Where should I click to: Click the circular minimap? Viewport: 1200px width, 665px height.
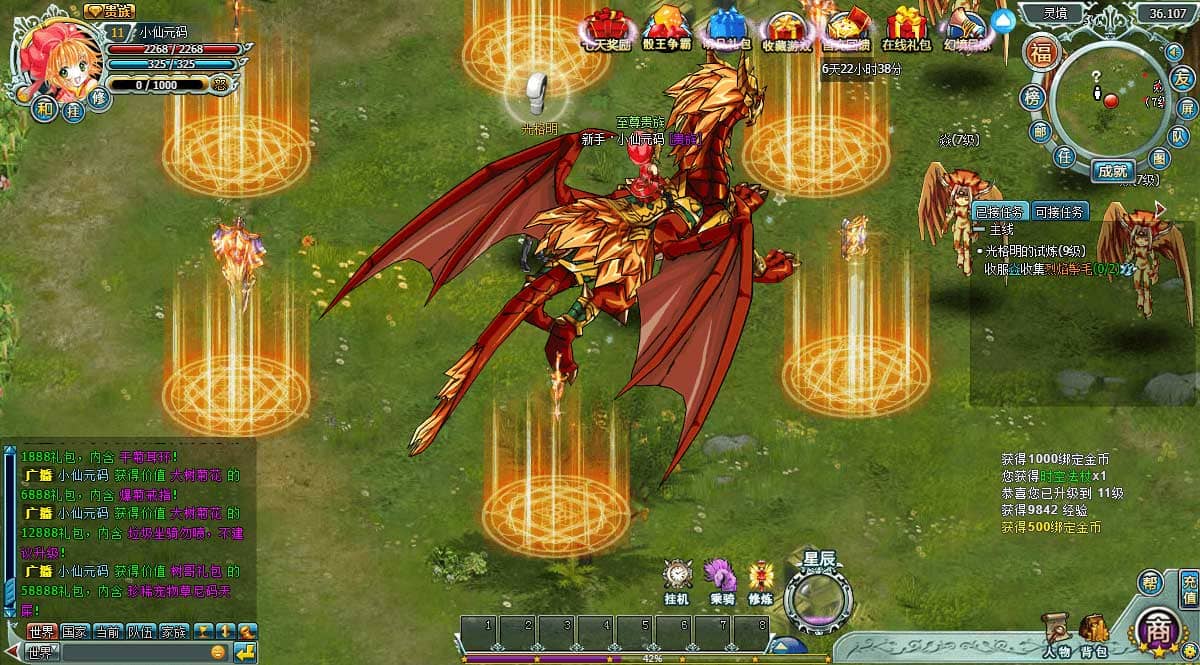coord(1108,100)
